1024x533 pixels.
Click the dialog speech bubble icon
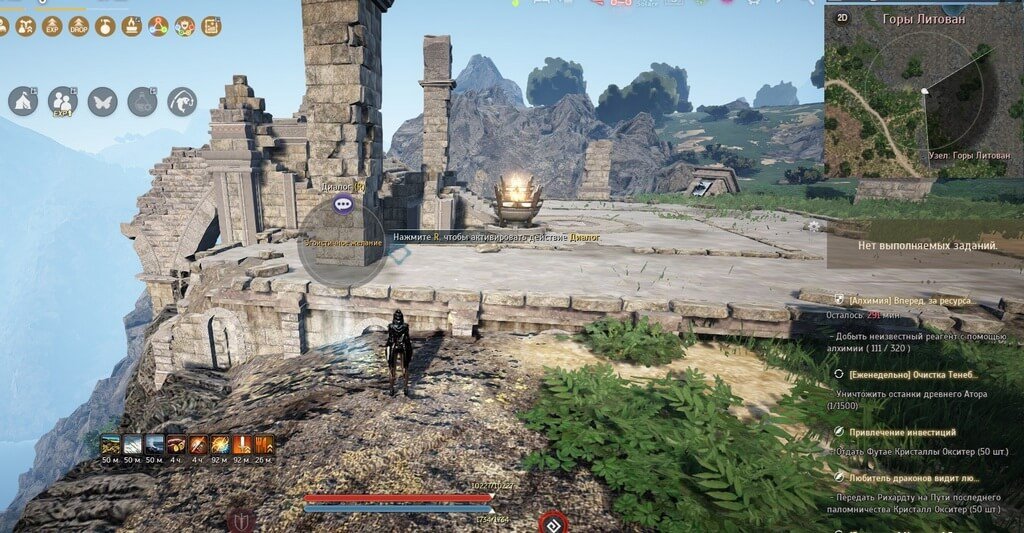(x=344, y=204)
